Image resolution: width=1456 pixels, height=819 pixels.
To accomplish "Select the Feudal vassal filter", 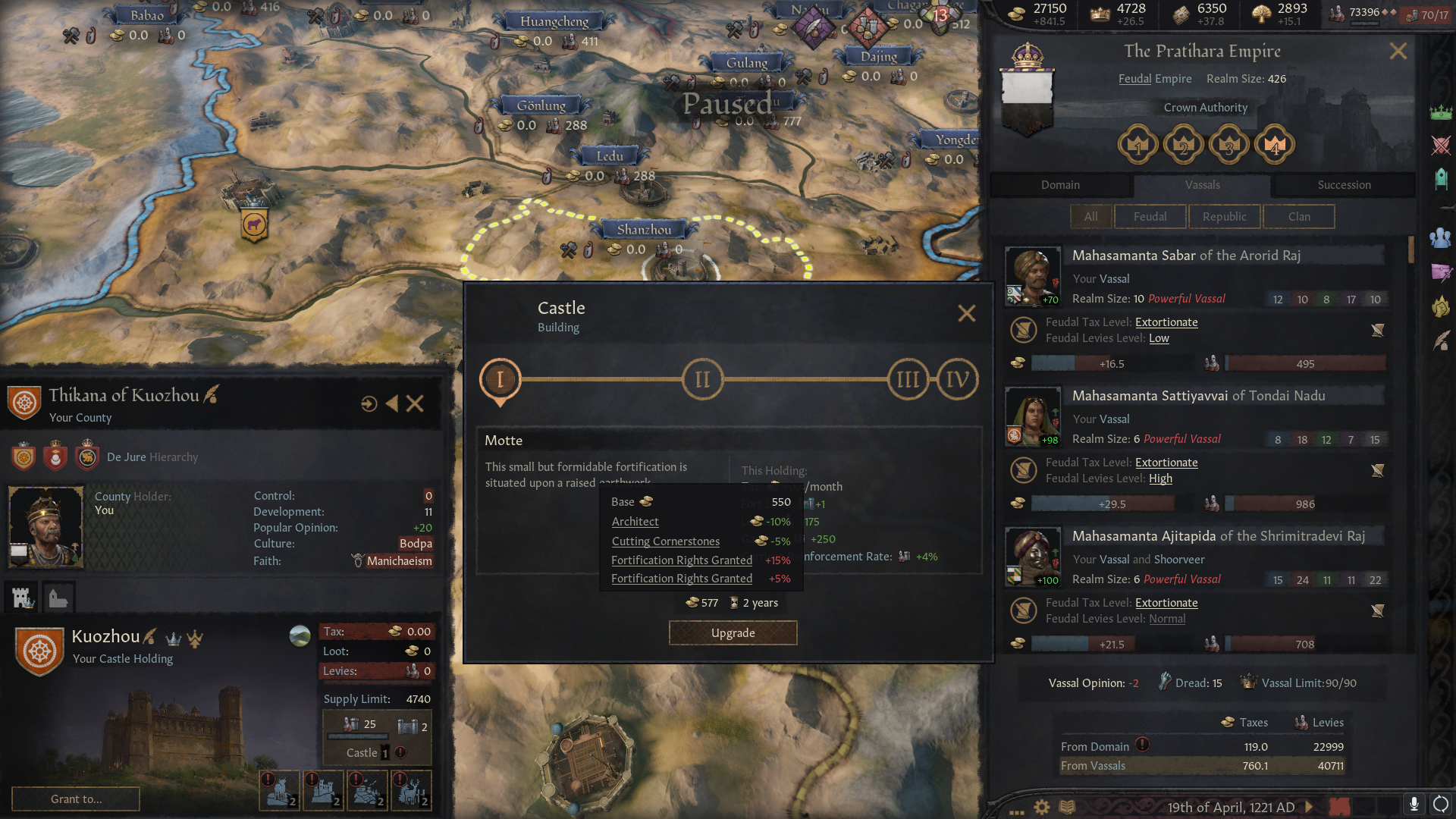I will pos(1150,216).
